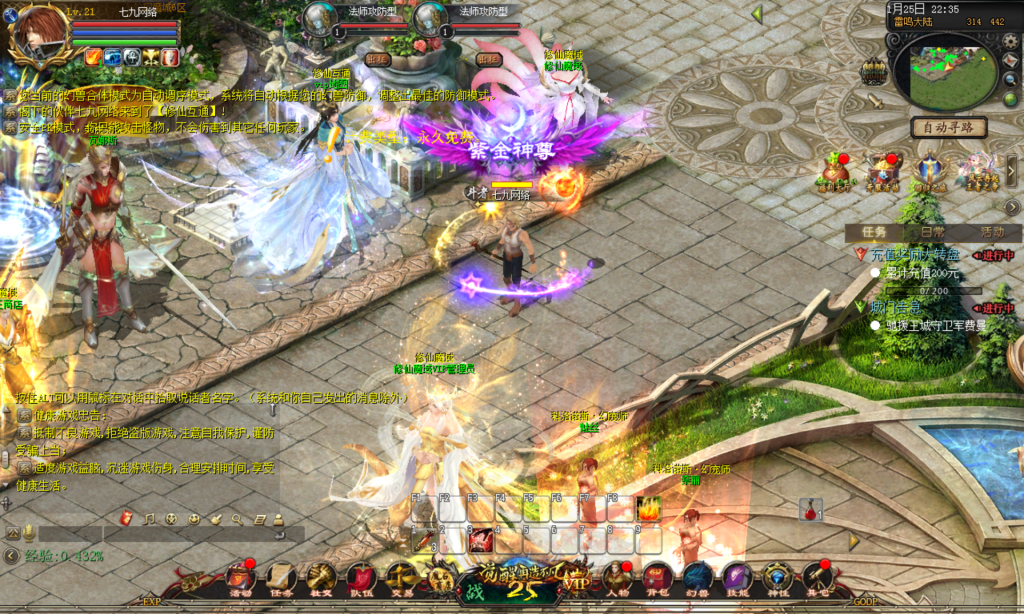Open the 人物 character sheet
Image resolution: width=1024 pixels, height=614 pixels.
pyautogui.click(x=617, y=577)
